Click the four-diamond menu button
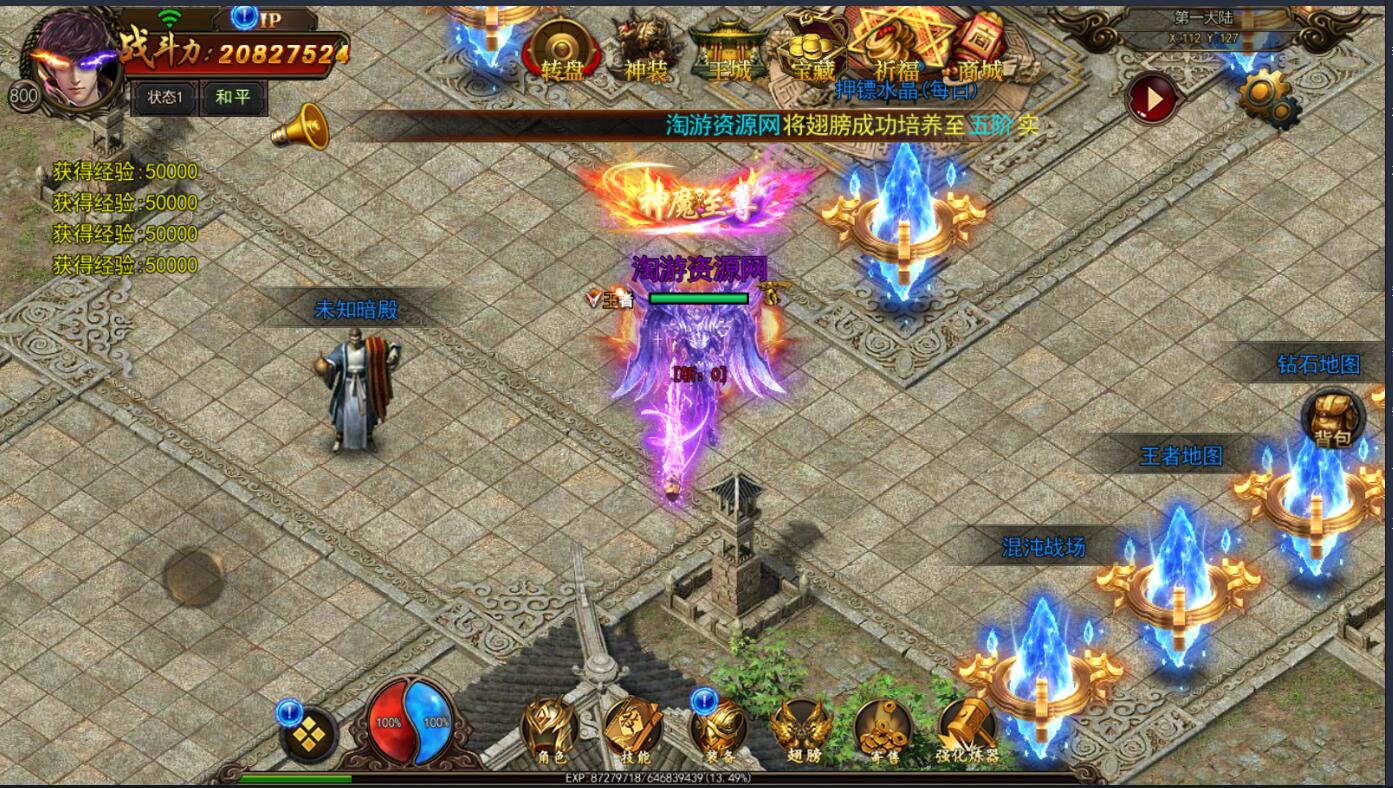This screenshot has width=1393, height=788. [x=309, y=737]
